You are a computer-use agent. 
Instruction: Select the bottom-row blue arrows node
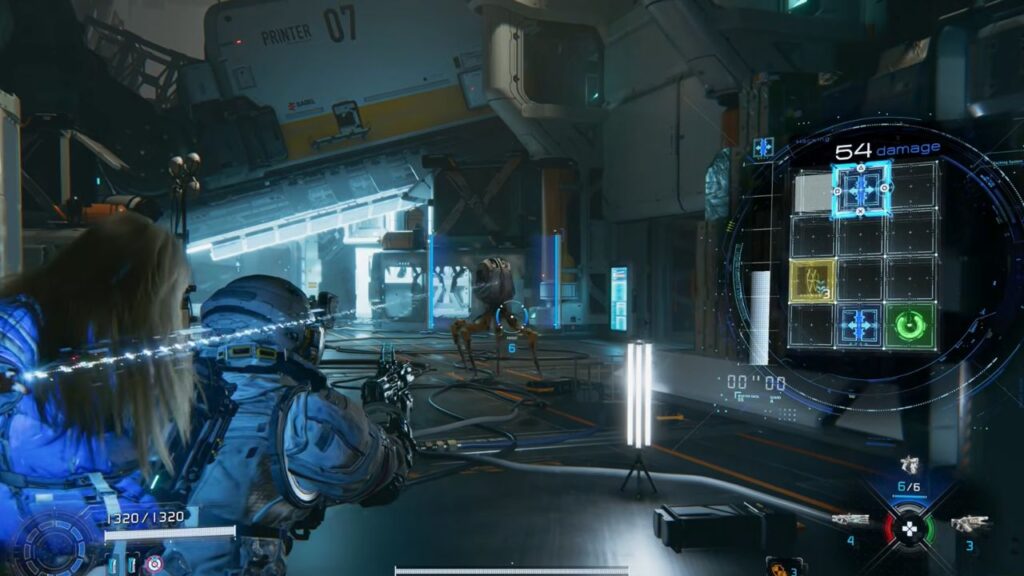[861, 326]
